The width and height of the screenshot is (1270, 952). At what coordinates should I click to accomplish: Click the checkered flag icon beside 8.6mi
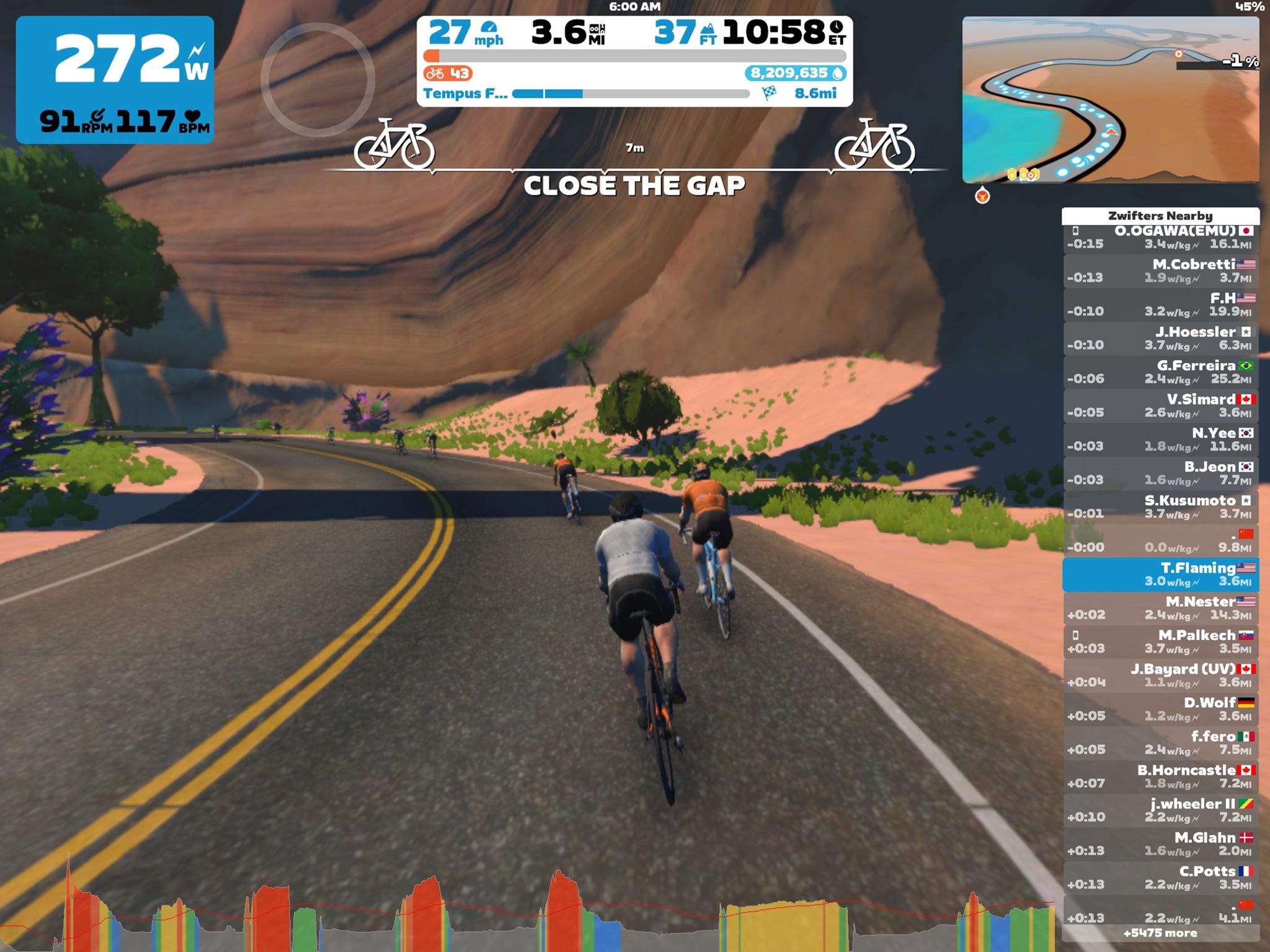tap(769, 93)
